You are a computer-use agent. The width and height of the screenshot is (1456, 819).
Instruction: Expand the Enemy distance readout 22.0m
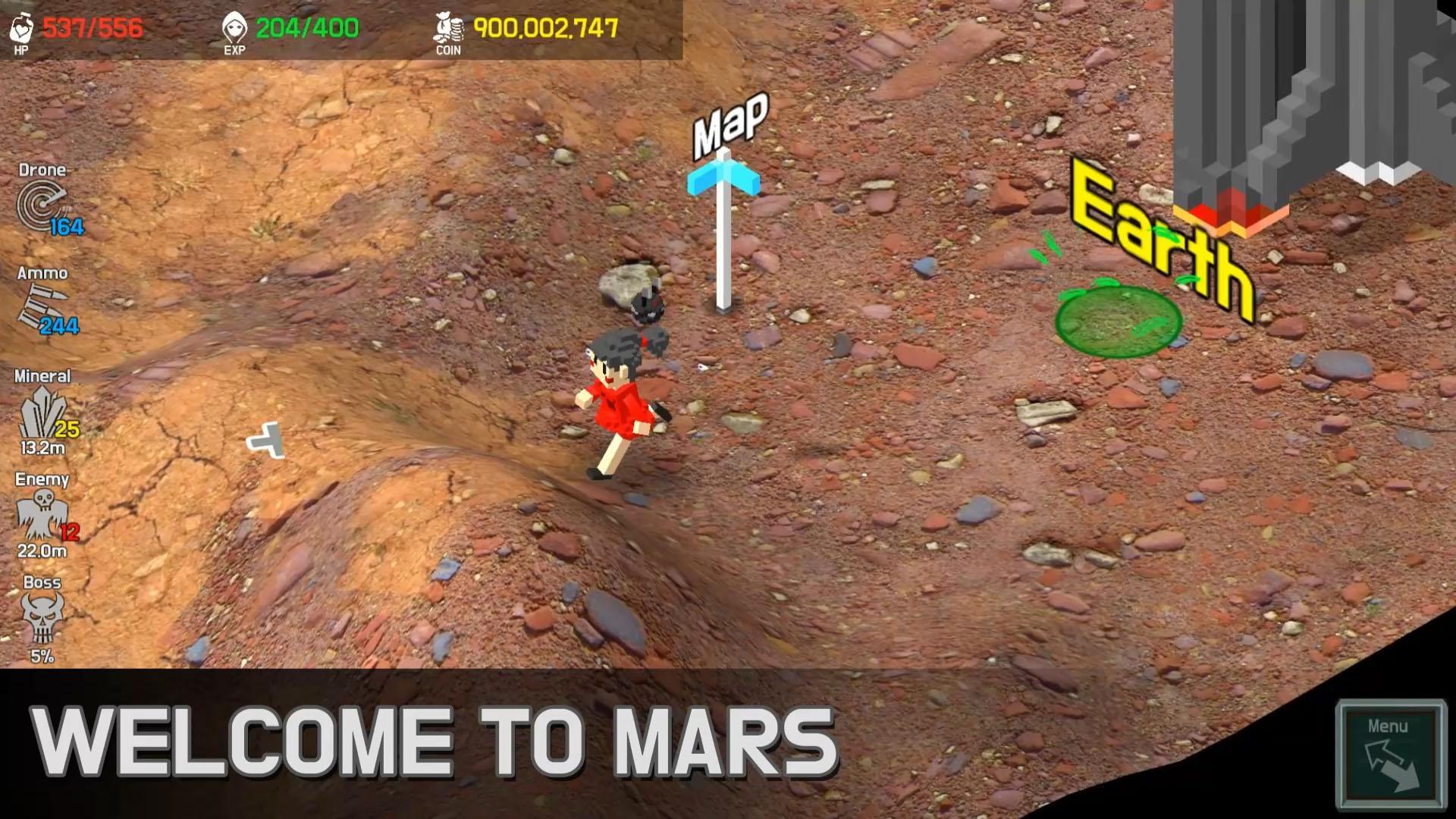pos(42,552)
